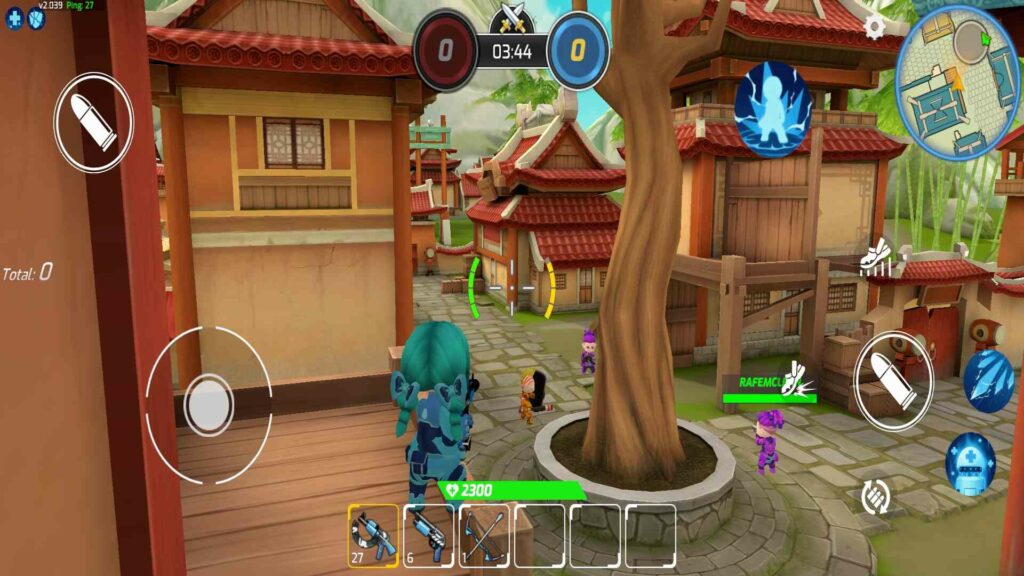Viewport: 1024px width, 576px height.
Task: Tap the blue plus cross icon
Action: pos(15,18)
